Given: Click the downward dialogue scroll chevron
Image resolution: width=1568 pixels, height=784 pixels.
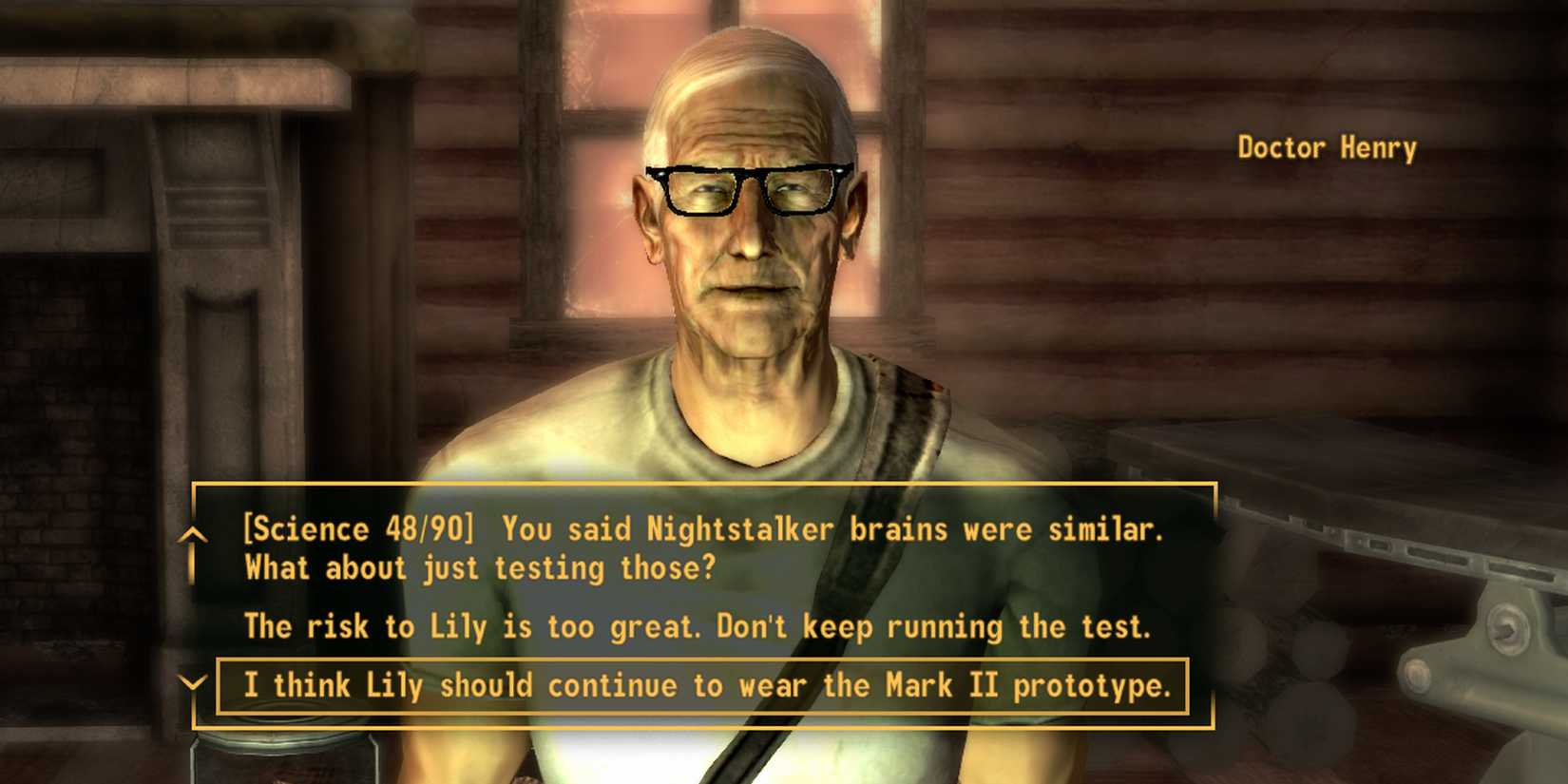Looking at the screenshot, I should (x=195, y=684).
